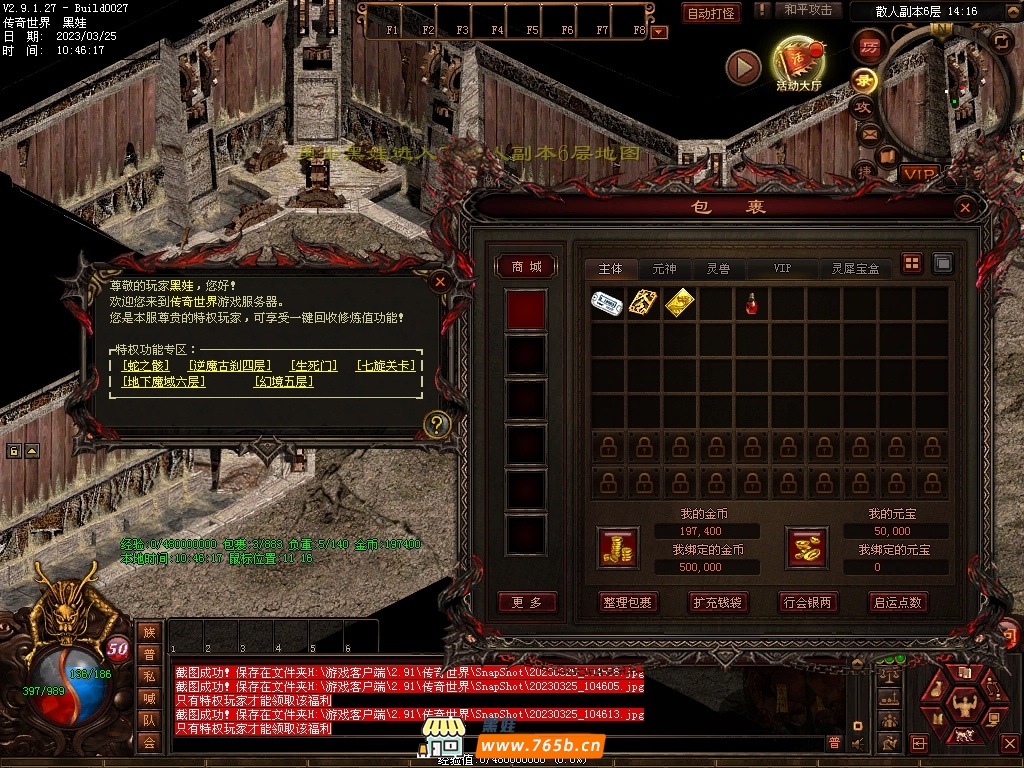Close the welcome dialog
The width and height of the screenshot is (1024, 768).
[x=439, y=282]
